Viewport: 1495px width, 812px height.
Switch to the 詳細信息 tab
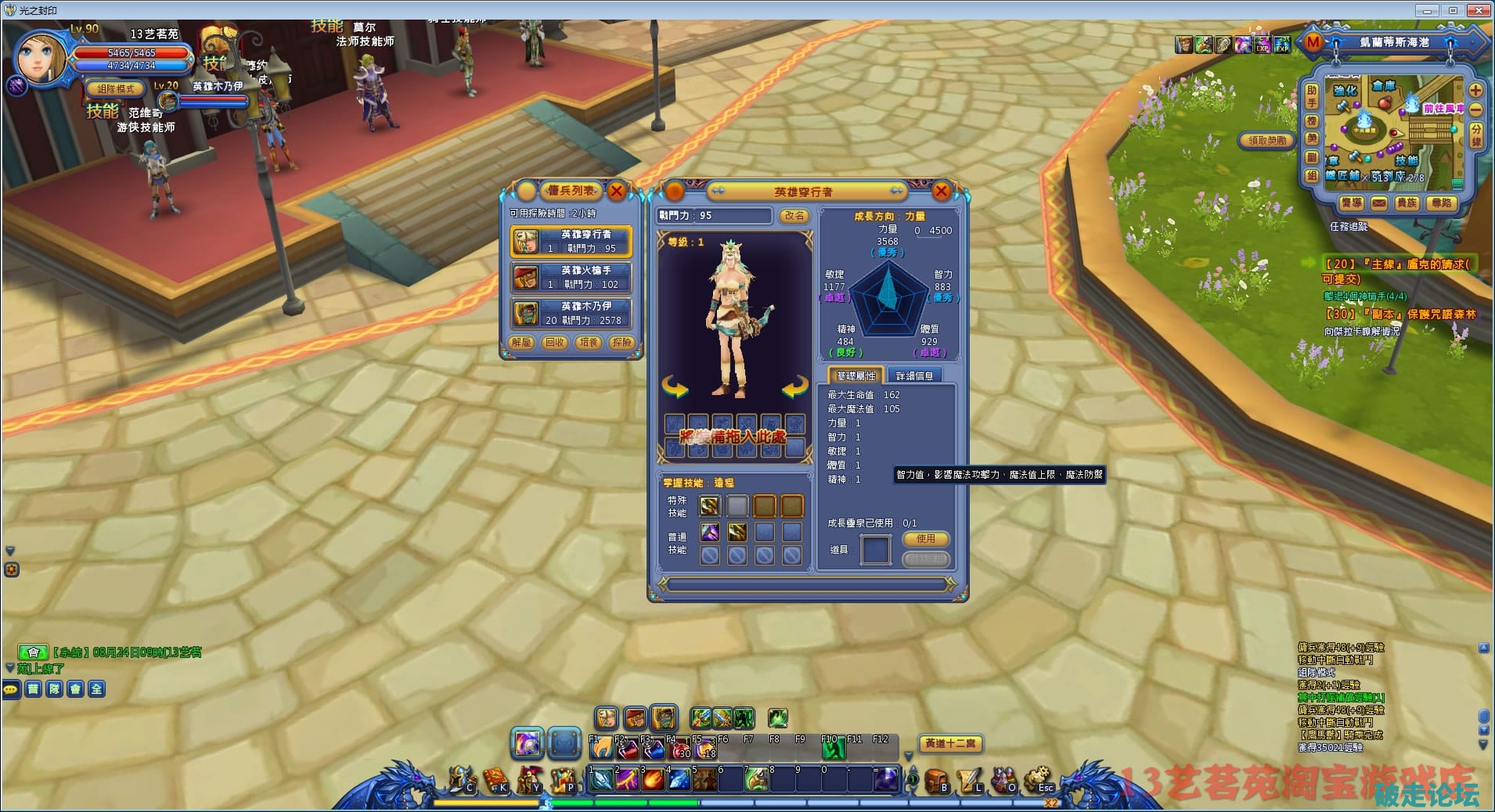click(914, 376)
